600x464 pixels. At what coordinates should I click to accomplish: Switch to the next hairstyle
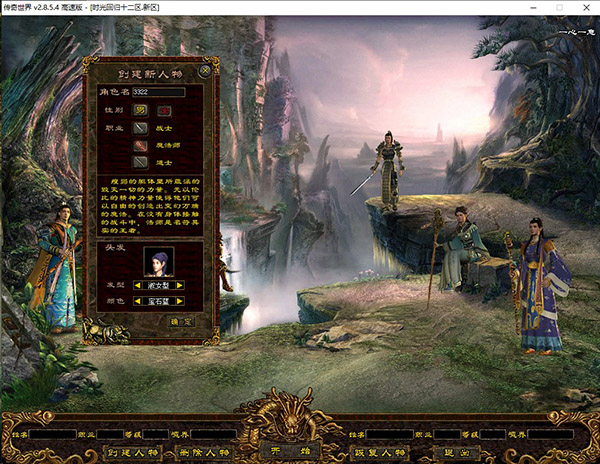point(180,285)
